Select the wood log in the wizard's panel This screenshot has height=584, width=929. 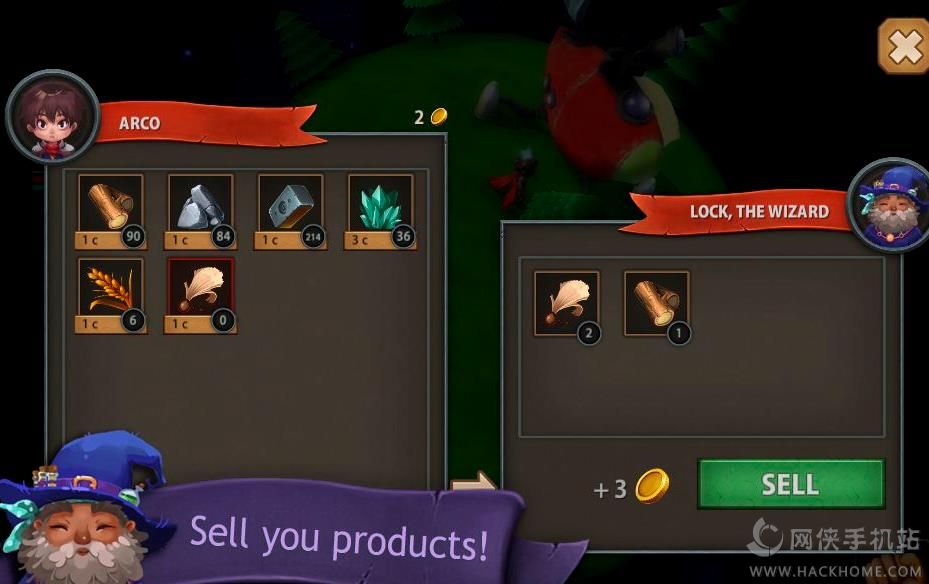click(x=656, y=302)
